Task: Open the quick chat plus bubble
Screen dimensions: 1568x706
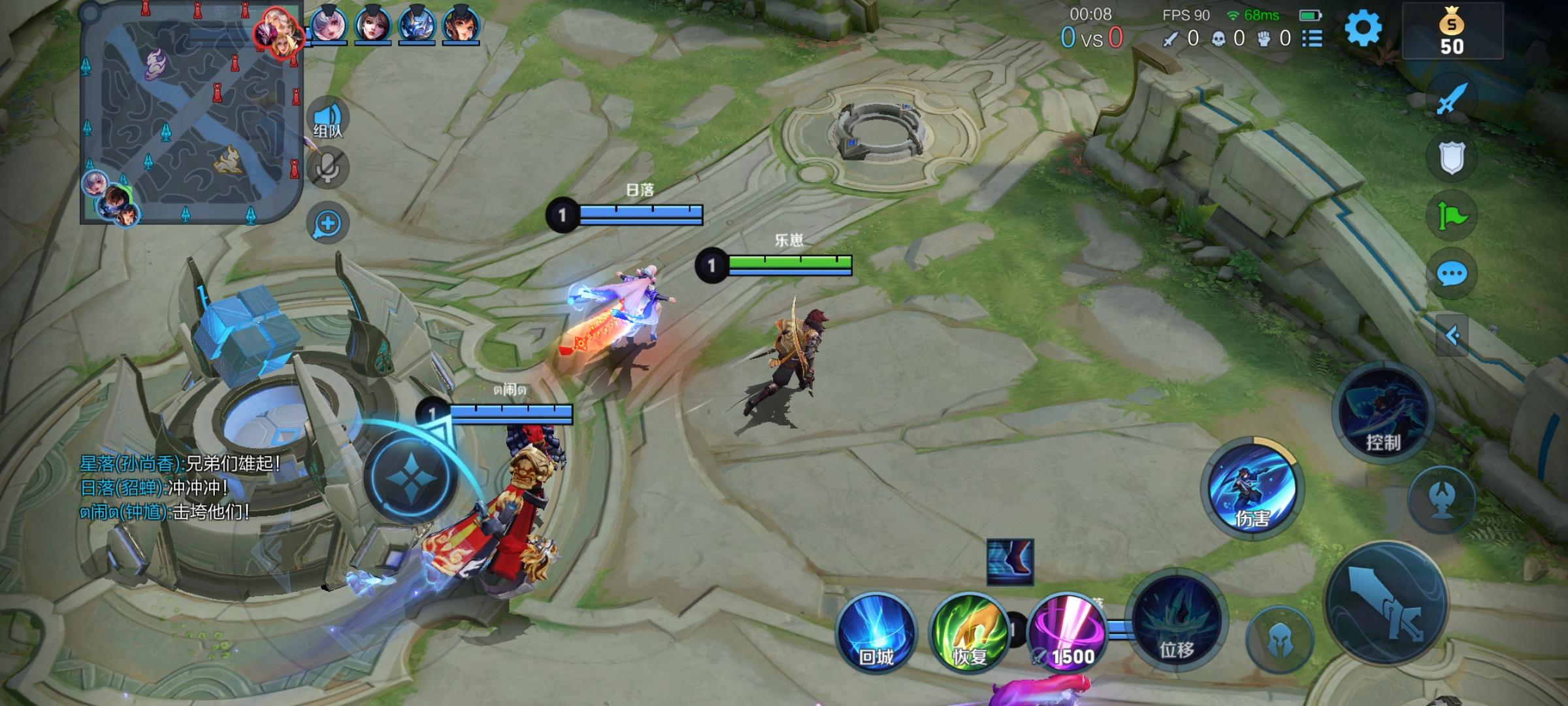Action: tap(328, 224)
